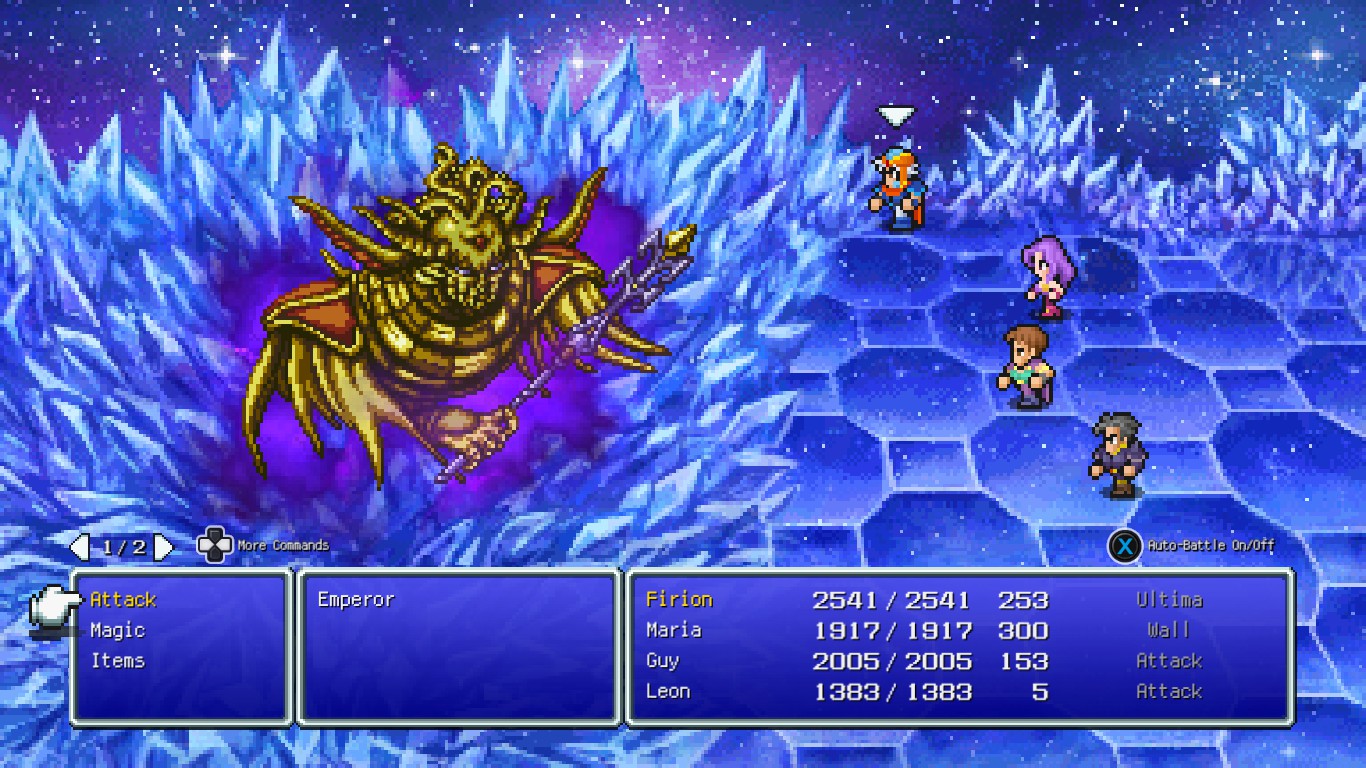Click the right arrow of the 1/2 pager
1366x768 pixels.
coord(162,547)
